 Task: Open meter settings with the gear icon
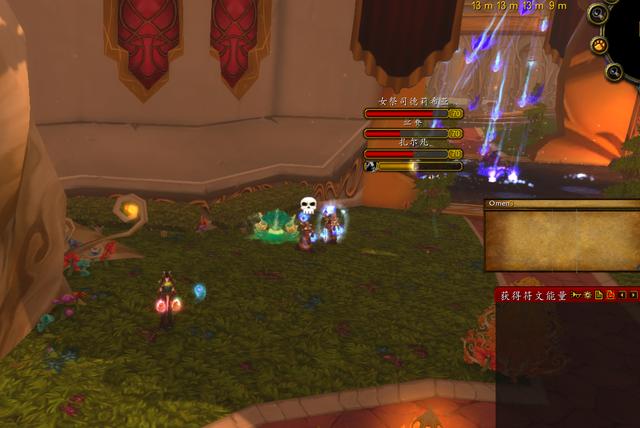(x=588, y=296)
